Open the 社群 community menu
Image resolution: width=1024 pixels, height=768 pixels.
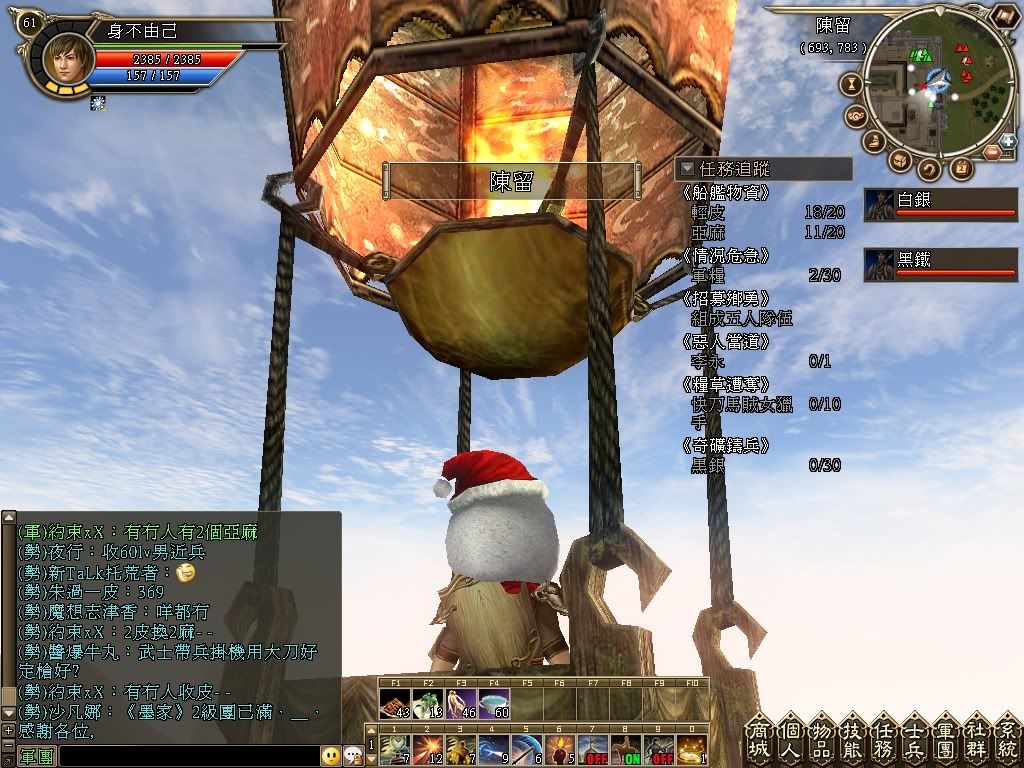click(x=976, y=739)
